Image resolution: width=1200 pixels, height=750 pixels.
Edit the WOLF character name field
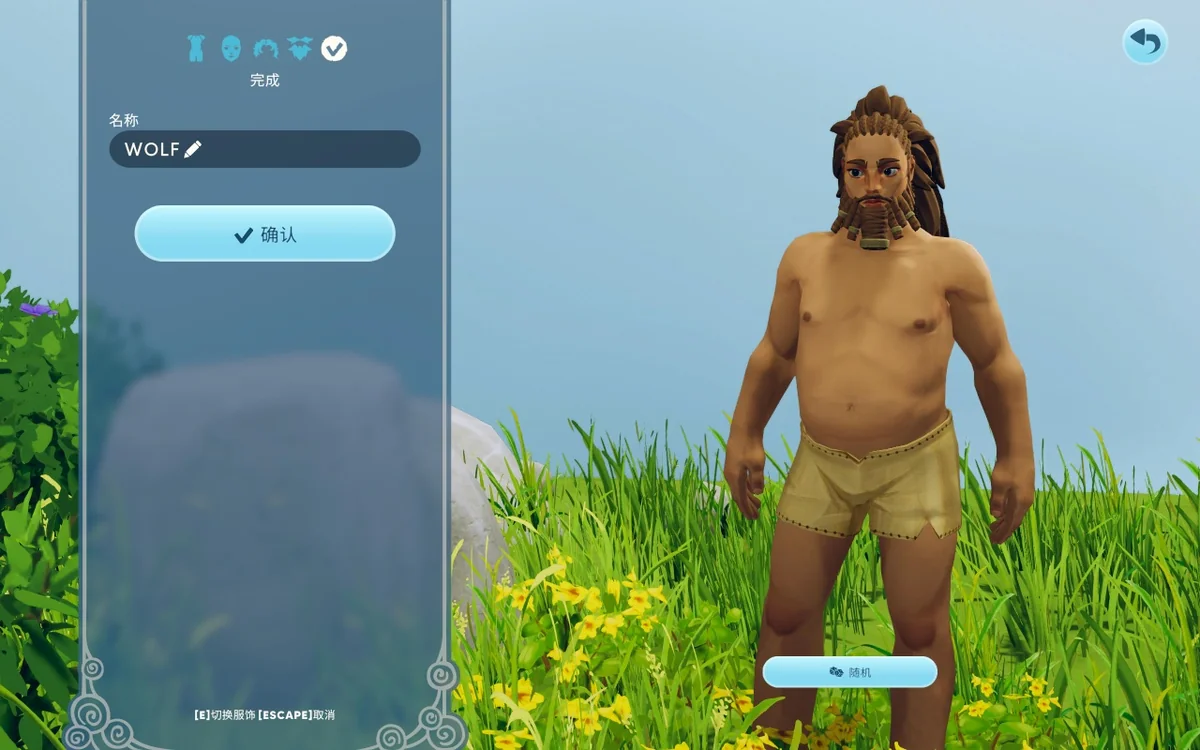(x=264, y=149)
